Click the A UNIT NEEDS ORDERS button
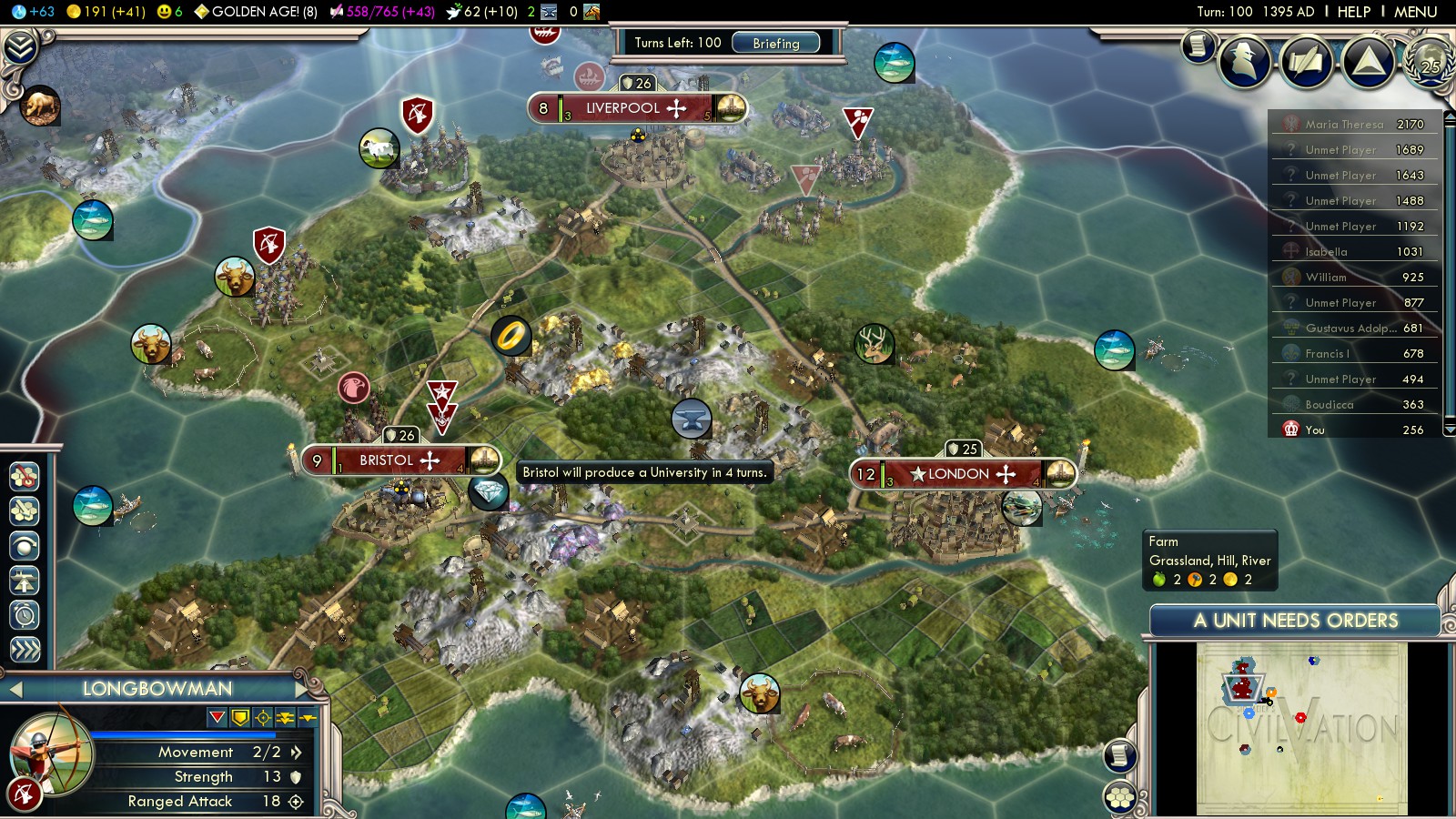This screenshot has width=1456, height=819. [x=1295, y=621]
